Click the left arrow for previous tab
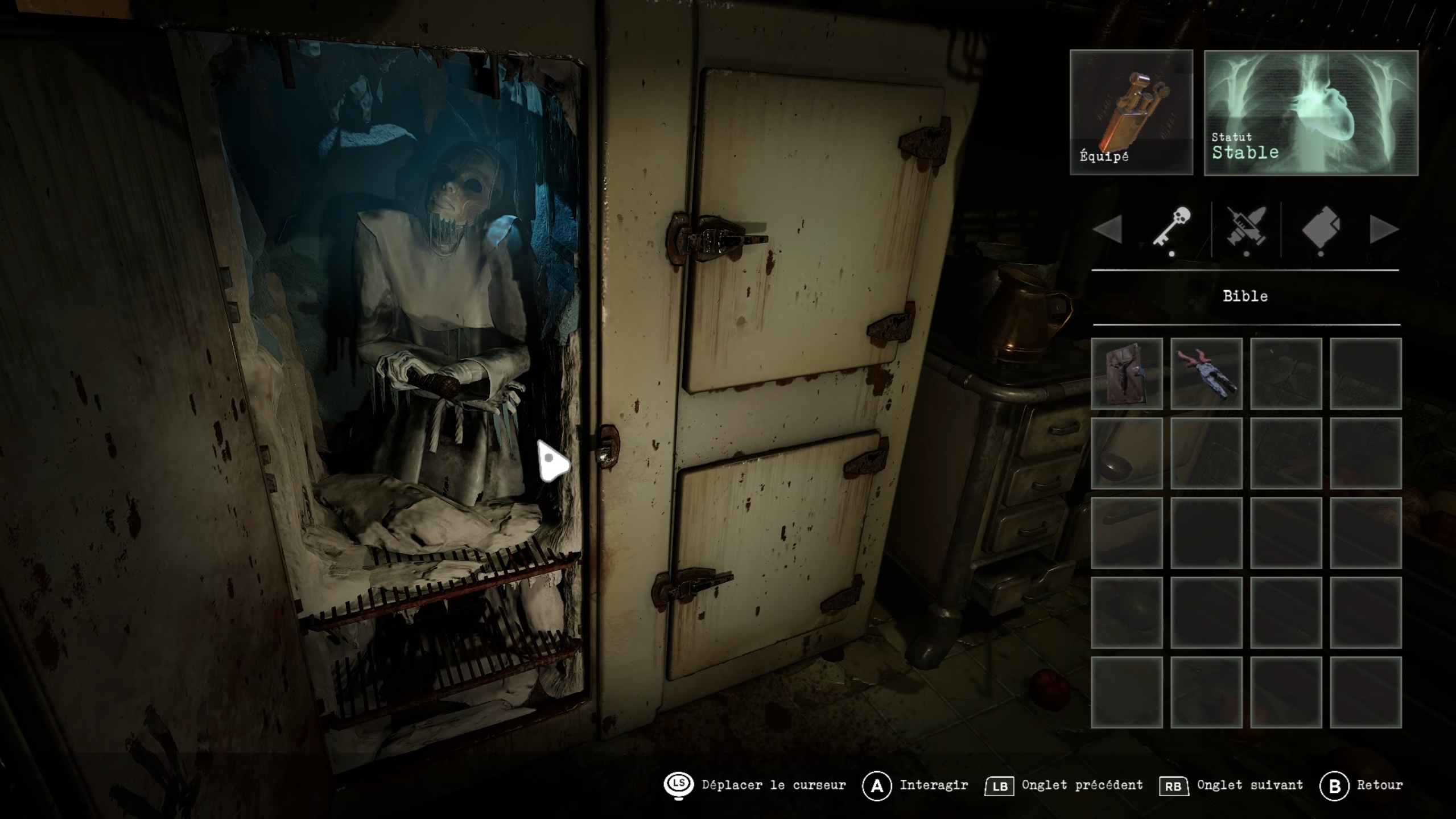This screenshot has height=819, width=1456. coord(1108,229)
